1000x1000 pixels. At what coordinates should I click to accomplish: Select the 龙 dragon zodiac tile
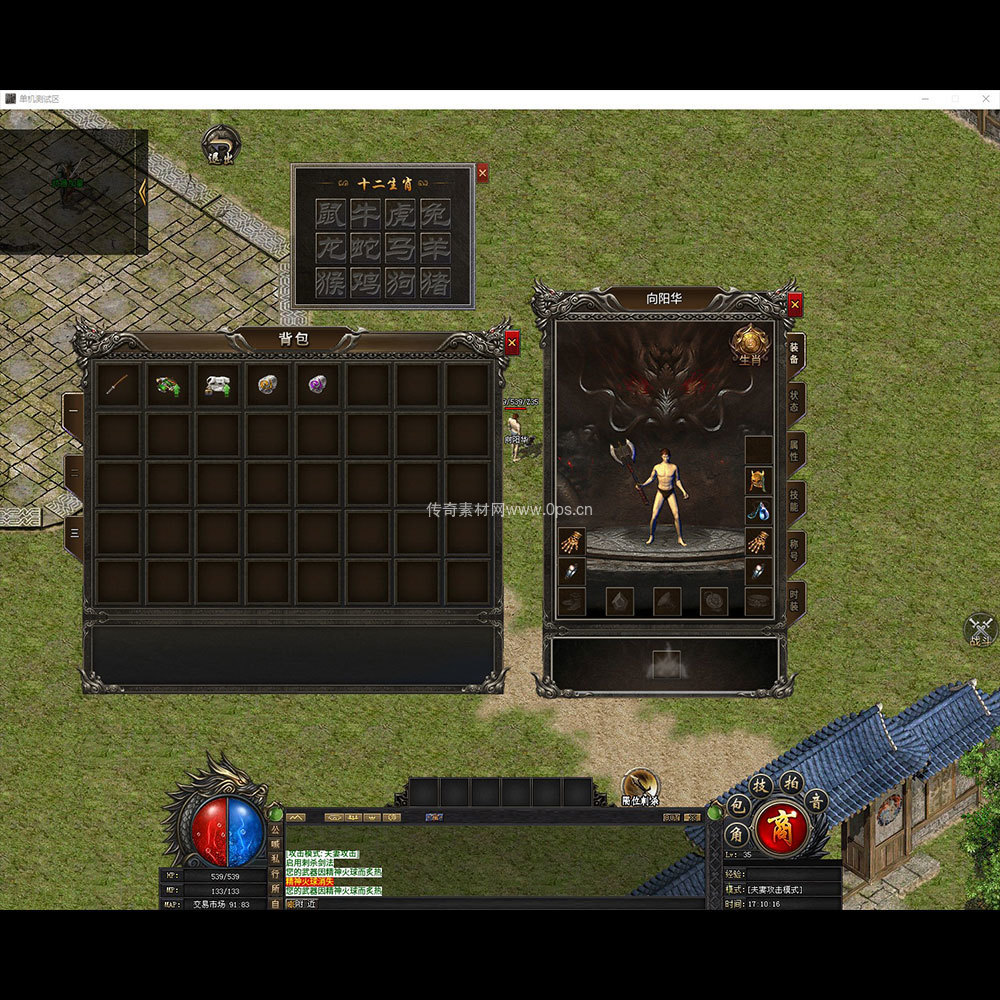[331, 247]
